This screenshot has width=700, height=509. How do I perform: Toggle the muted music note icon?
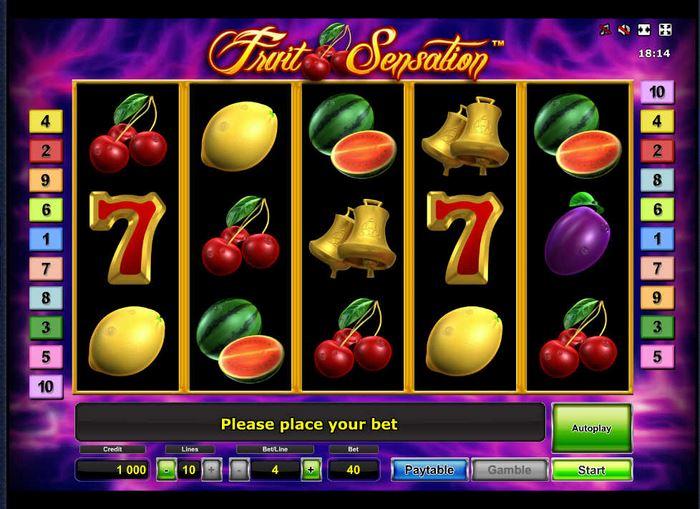click(x=605, y=30)
